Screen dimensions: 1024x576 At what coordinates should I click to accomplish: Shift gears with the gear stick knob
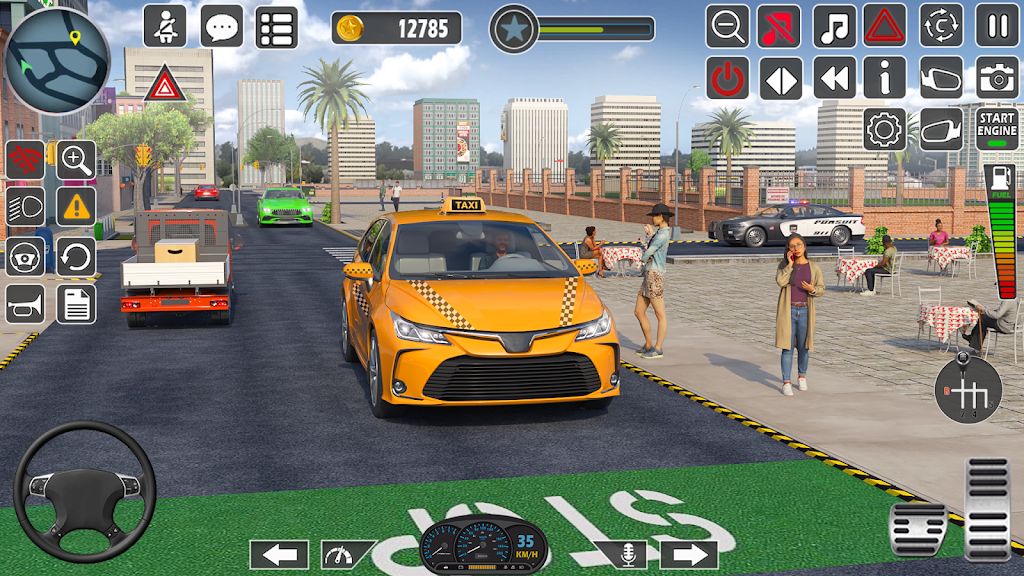[968, 386]
